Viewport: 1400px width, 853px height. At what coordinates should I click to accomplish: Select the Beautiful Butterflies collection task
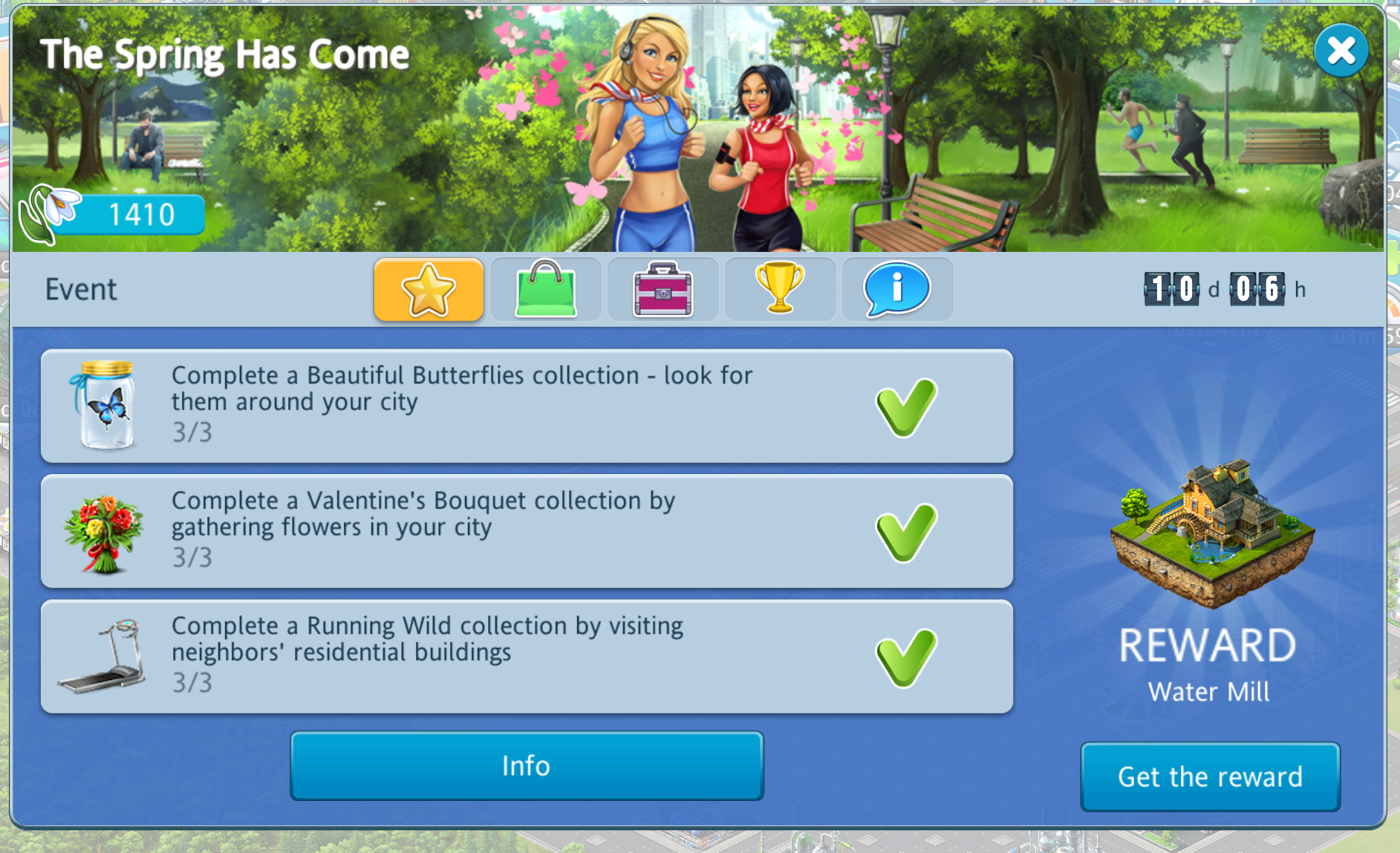pyautogui.click(x=527, y=406)
